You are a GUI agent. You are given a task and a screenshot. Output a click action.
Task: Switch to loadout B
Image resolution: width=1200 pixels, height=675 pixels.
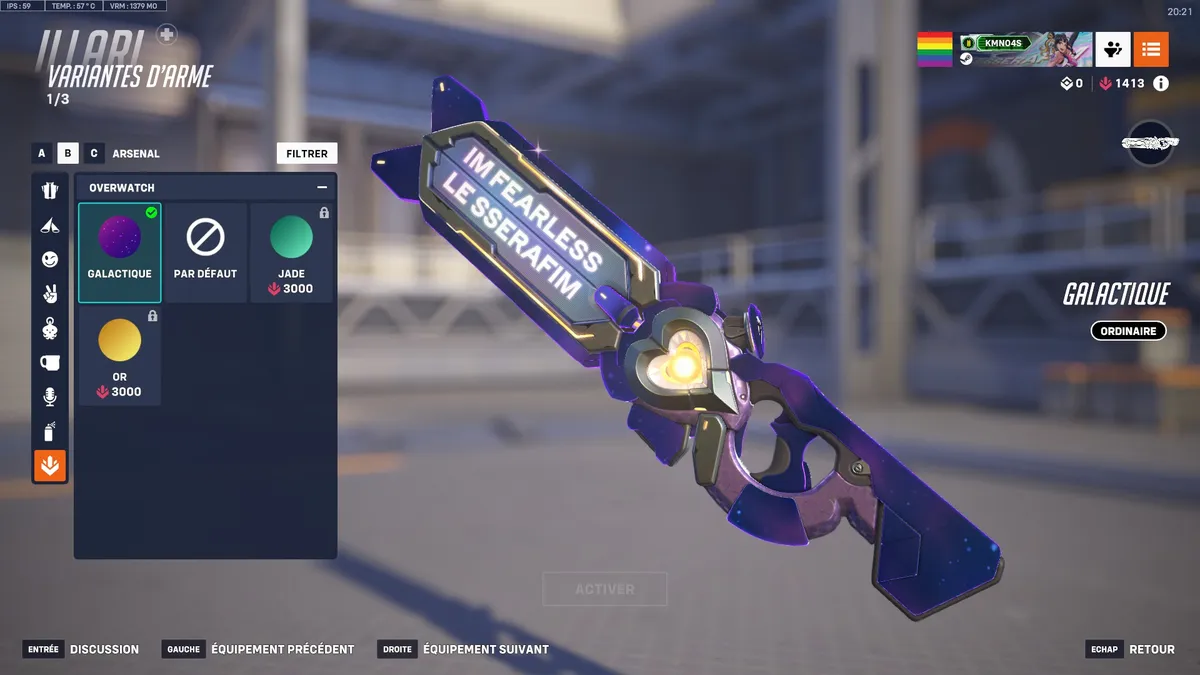[68, 153]
